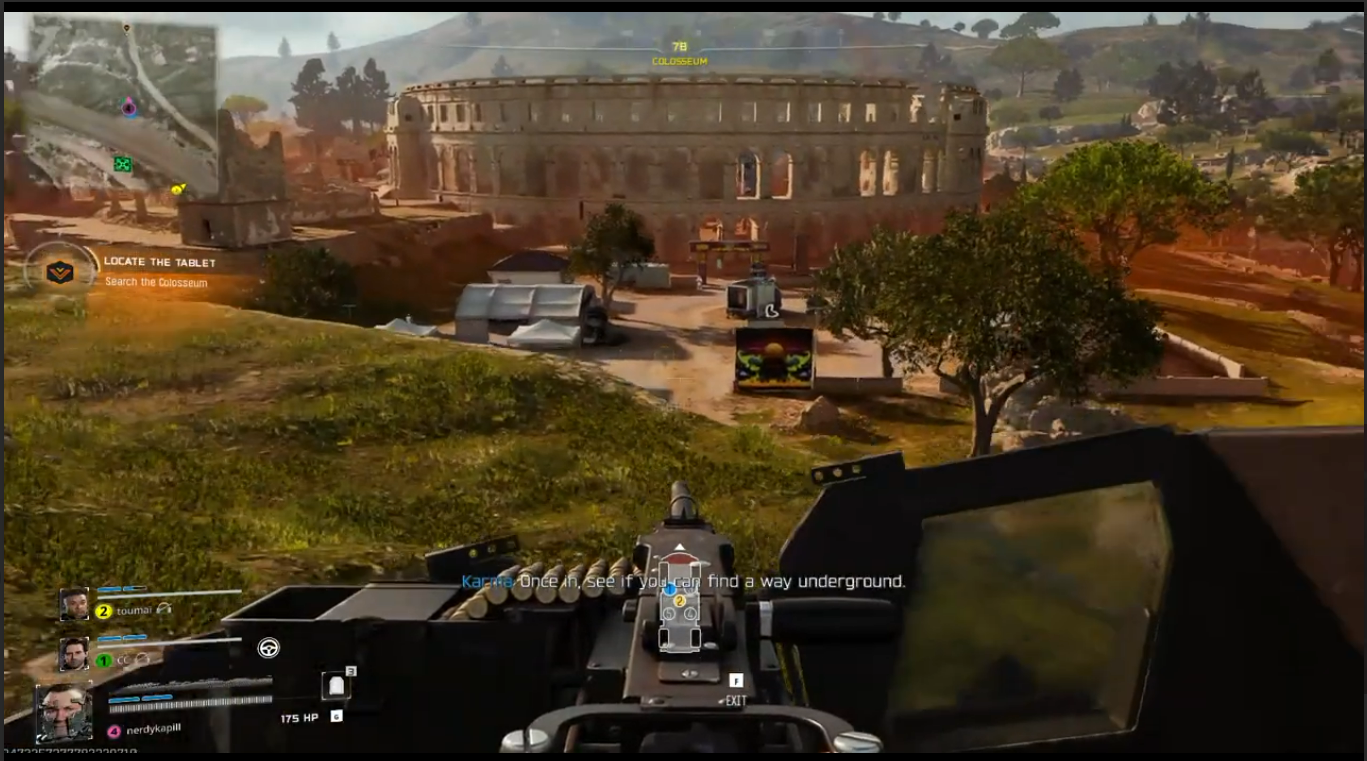The image size is (1367, 761).
Task: Click the yellow teammate marker on minimap
Action: coord(178,188)
